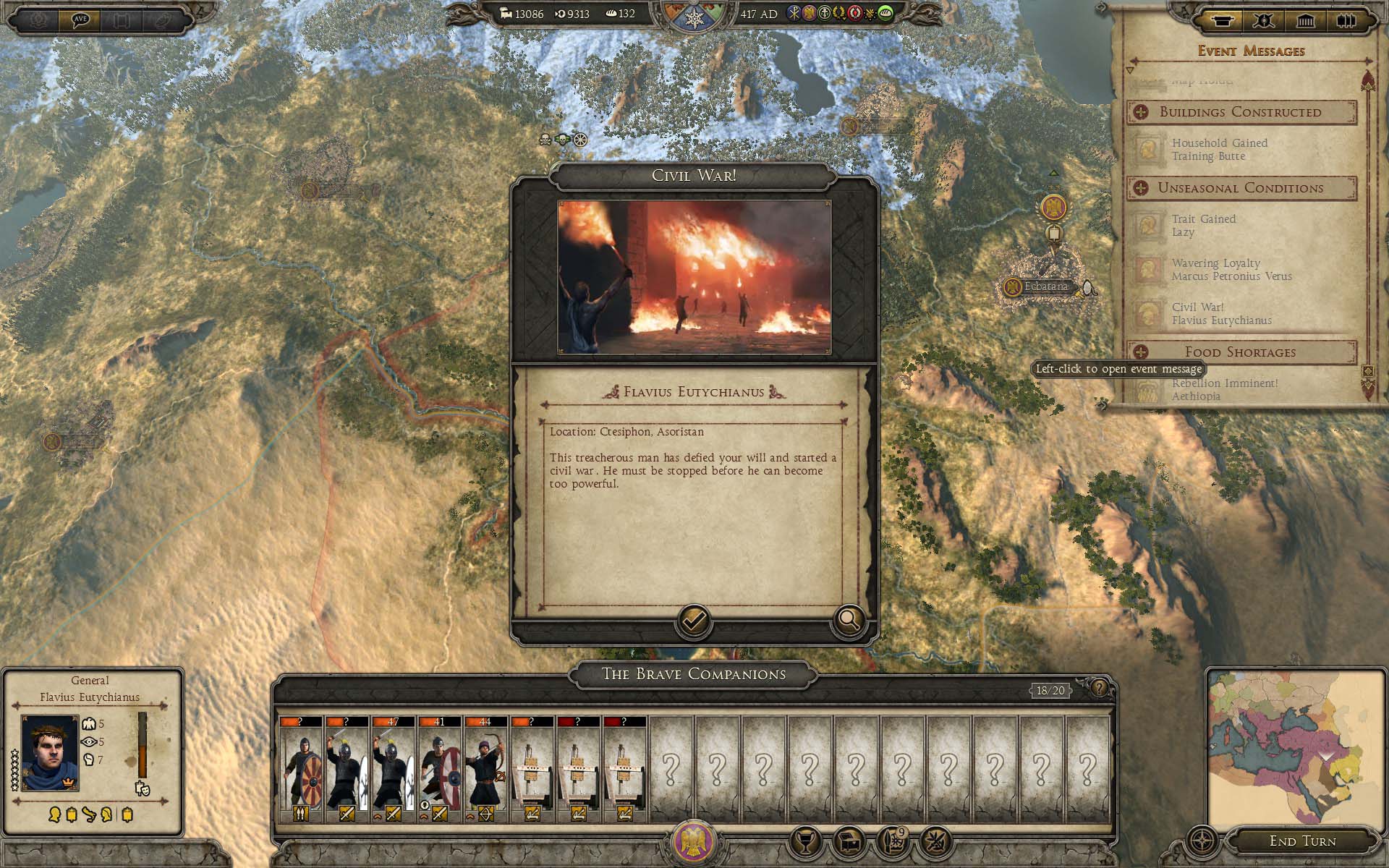Image resolution: width=1389 pixels, height=868 pixels.
Task: Accept the Civil War message with the checkmark
Action: pos(693,621)
